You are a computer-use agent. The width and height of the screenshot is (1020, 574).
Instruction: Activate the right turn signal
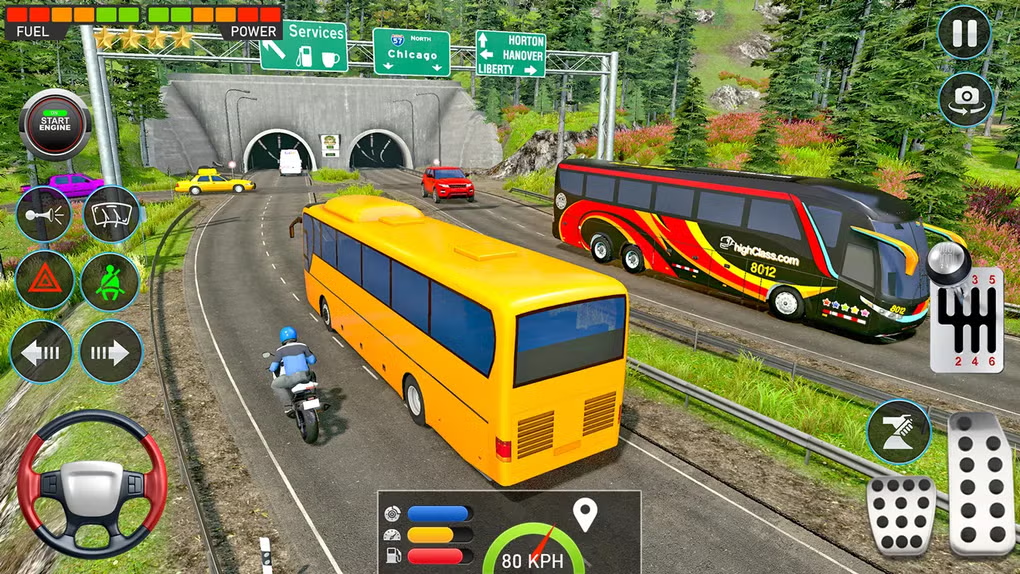click(x=111, y=351)
